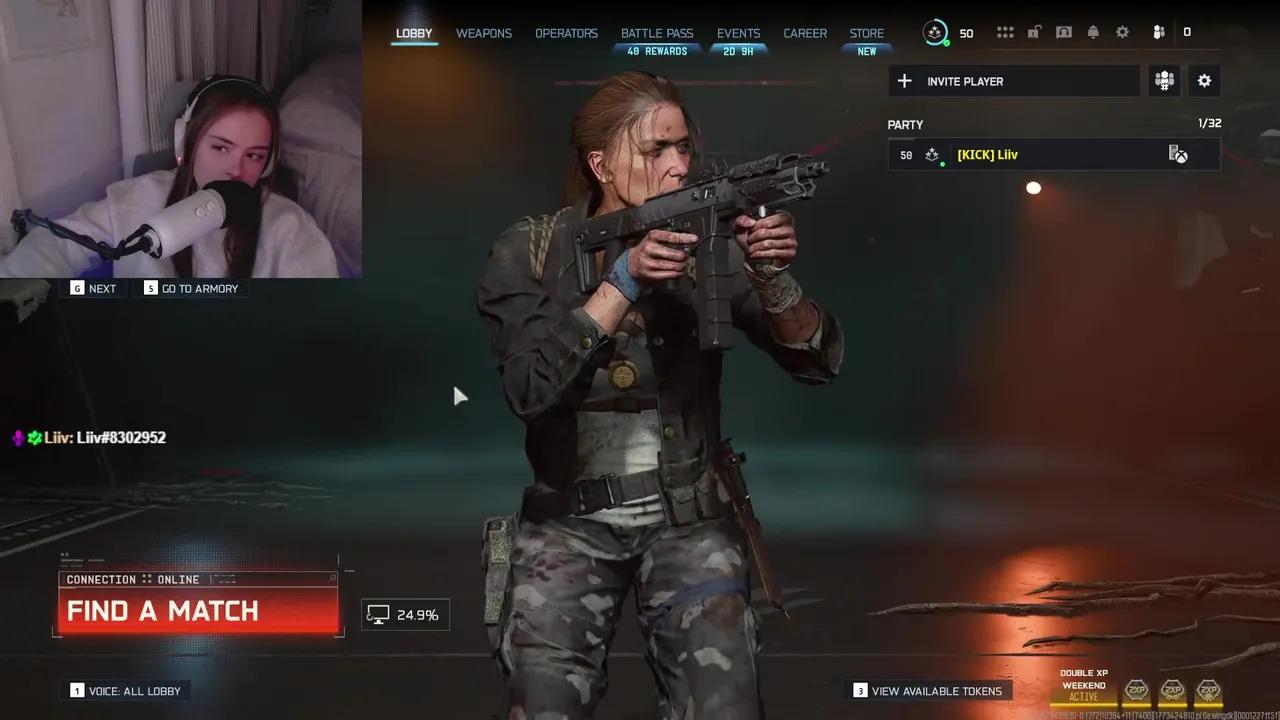Viewport: 1280px width, 720px height.
Task: Click the green online status dot on party row
Action: [944, 163]
